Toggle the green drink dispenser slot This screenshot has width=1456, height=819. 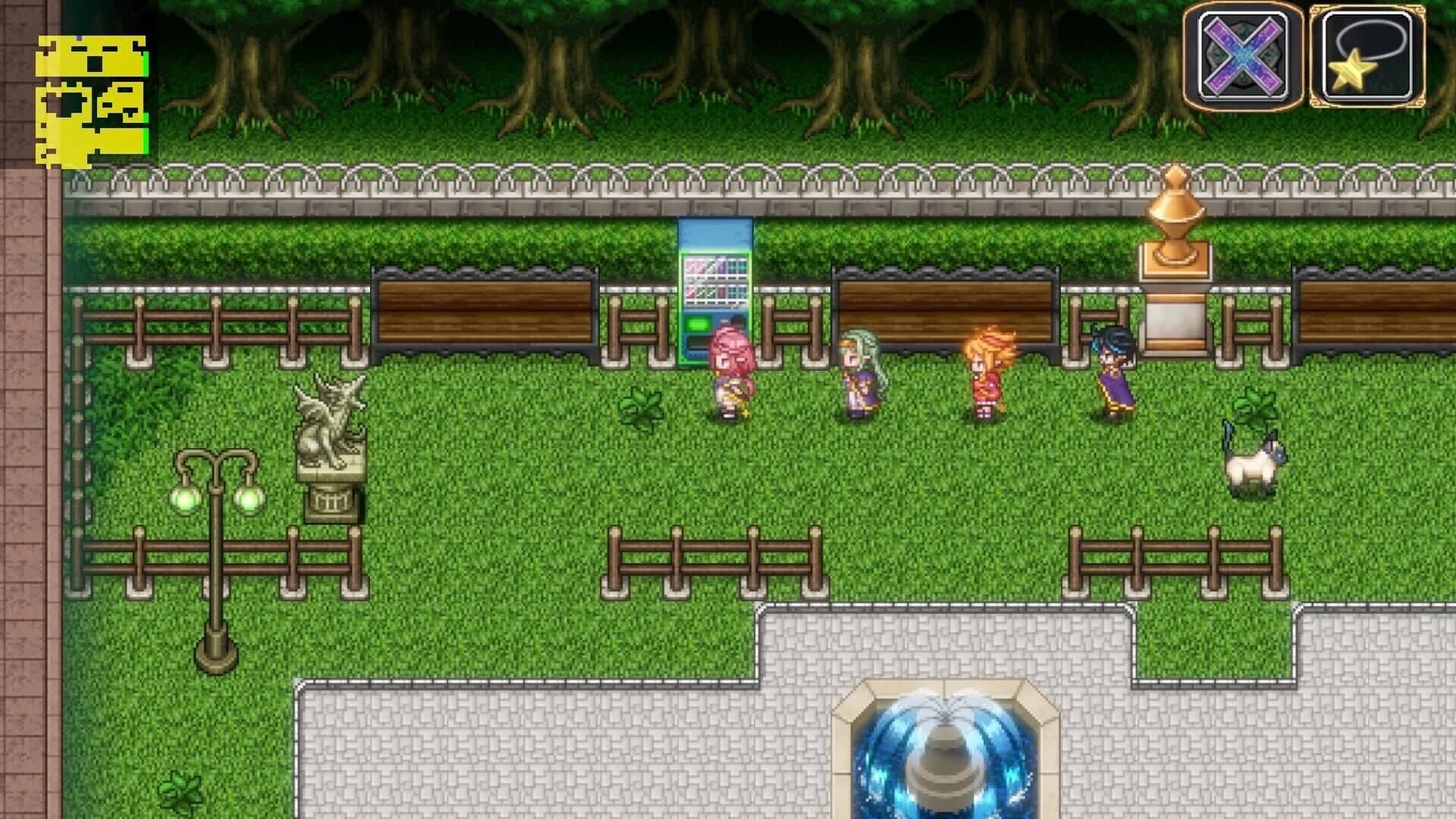click(696, 325)
